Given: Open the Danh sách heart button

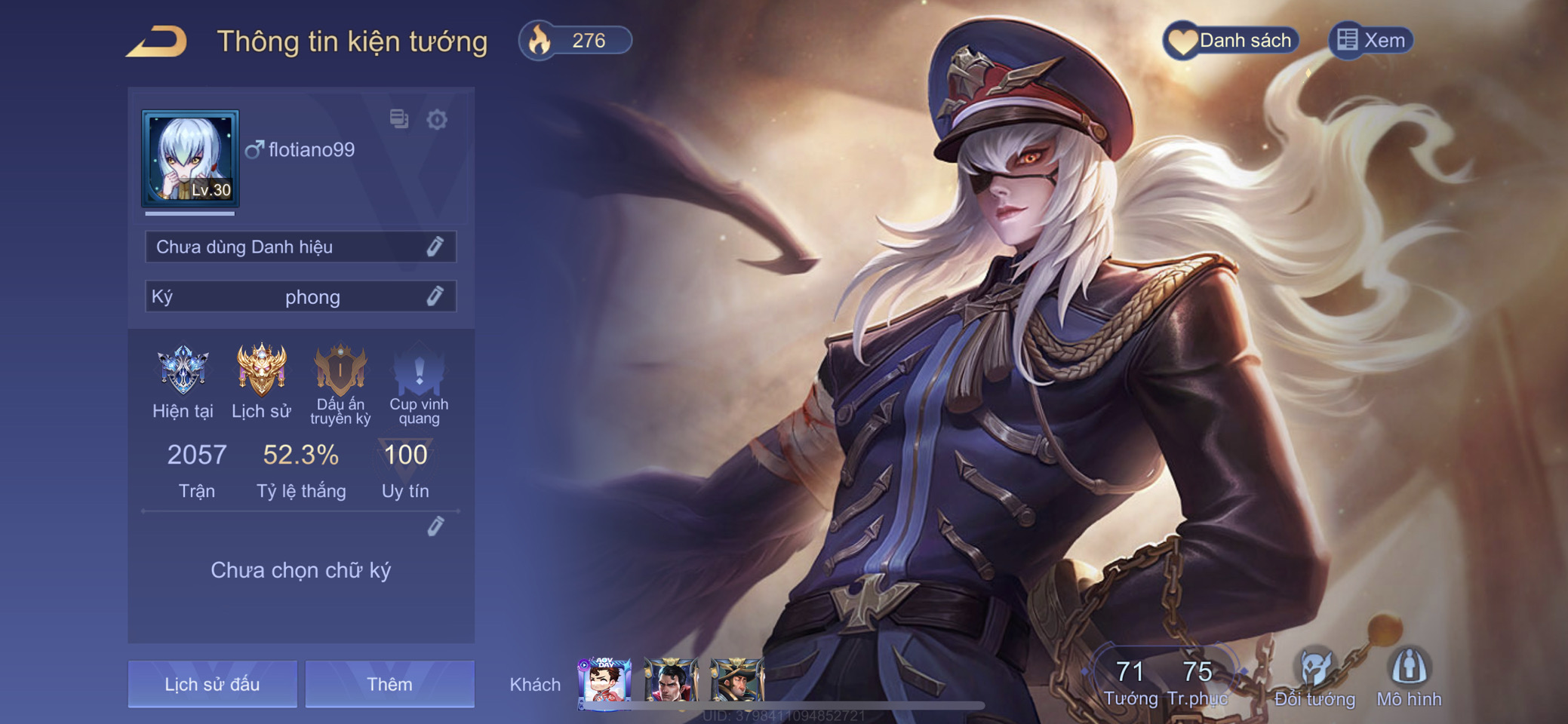Looking at the screenshot, I should pyautogui.click(x=1231, y=40).
